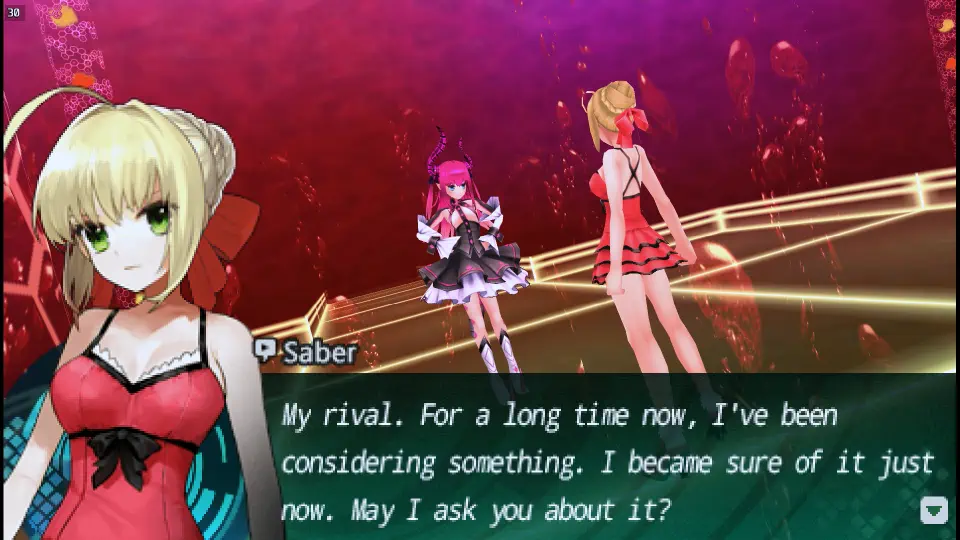Advance dialogue with the down-arrow indicator
960x540 pixels.
coord(933,510)
